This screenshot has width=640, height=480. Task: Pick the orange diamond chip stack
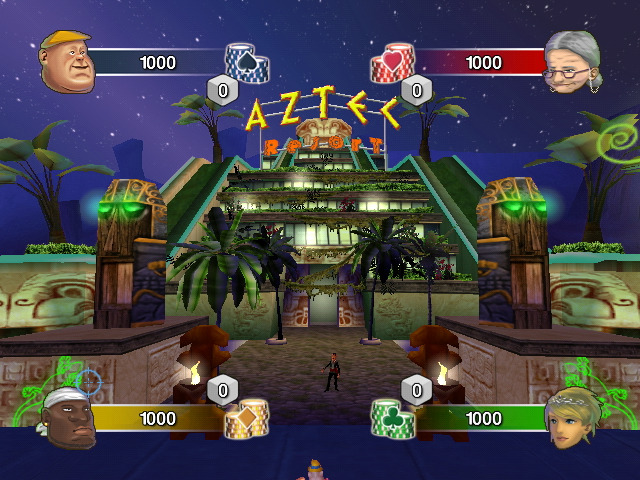246,419
